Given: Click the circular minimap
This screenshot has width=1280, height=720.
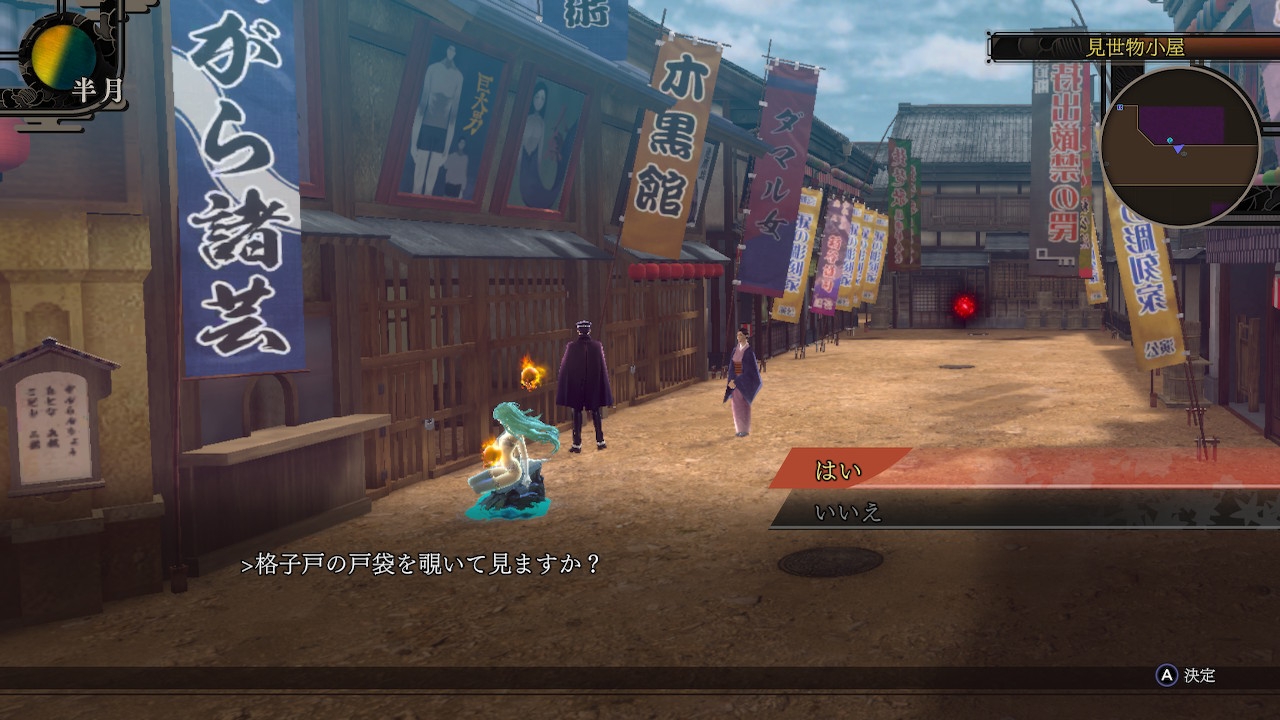Looking at the screenshot, I should [1180, 146].
